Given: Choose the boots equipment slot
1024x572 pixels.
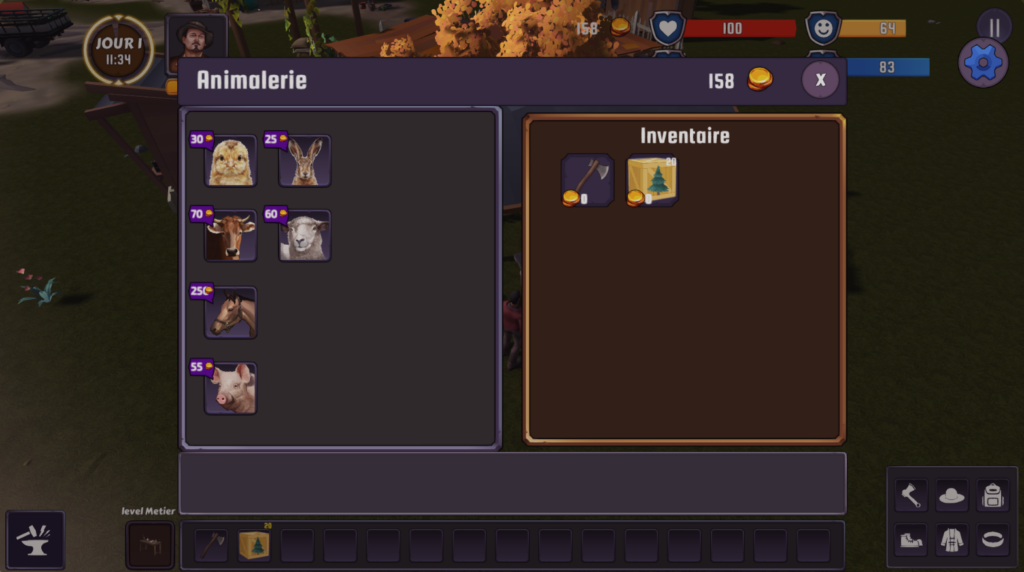Looking at the screenshot, I should click(910, 539).
